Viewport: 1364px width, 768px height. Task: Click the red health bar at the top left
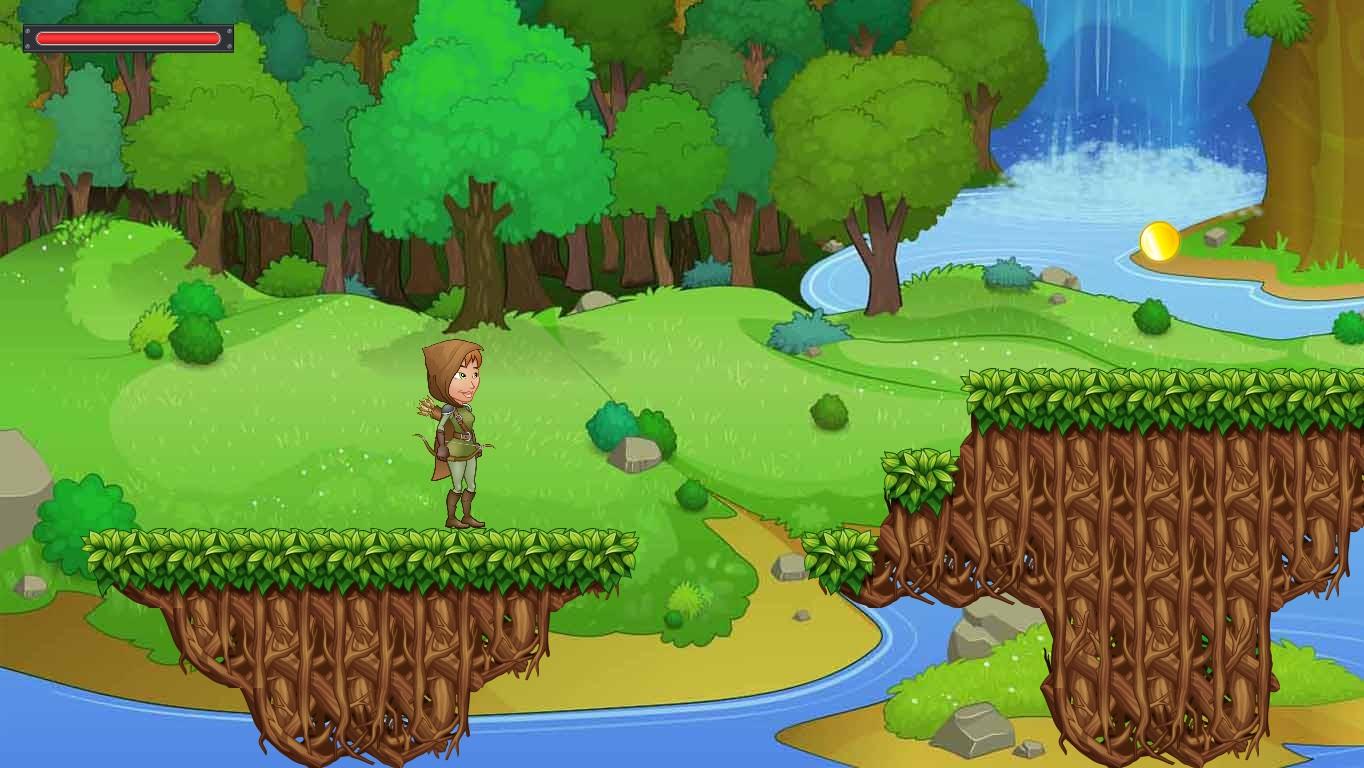pos(127,37)
